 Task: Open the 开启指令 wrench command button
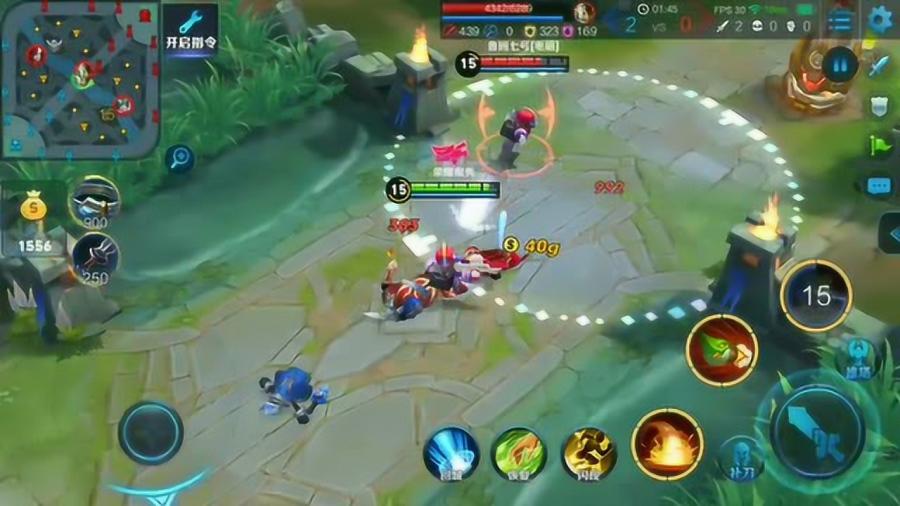190,30
